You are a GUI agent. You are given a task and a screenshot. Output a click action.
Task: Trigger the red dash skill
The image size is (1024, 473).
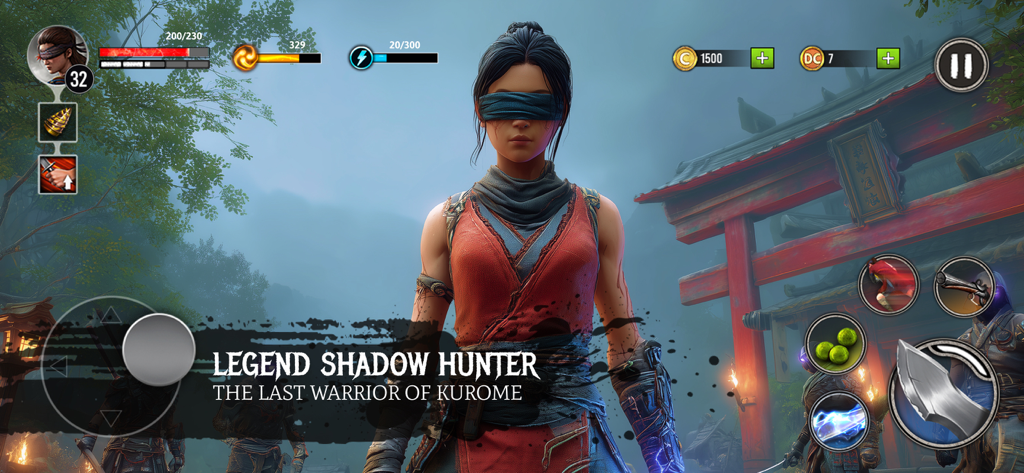click(888, 283)
